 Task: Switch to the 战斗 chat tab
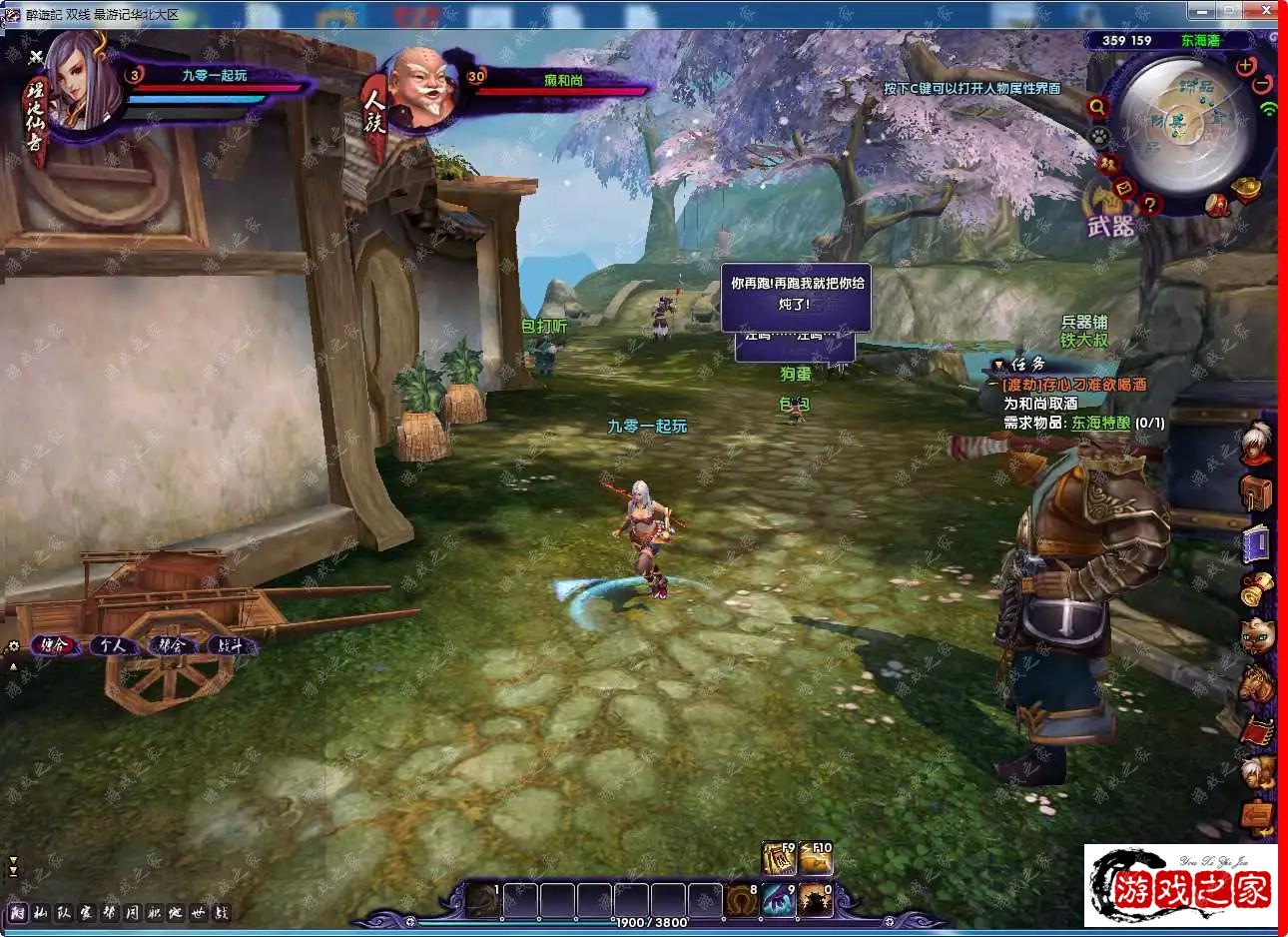coord(231,645)
